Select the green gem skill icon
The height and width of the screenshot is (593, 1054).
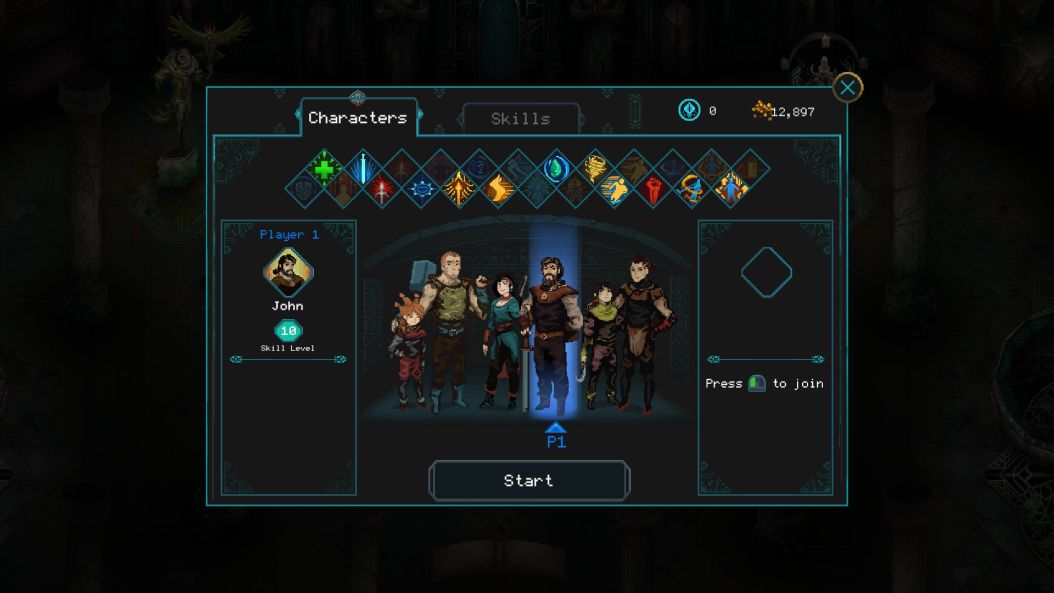tap(555, 168)
